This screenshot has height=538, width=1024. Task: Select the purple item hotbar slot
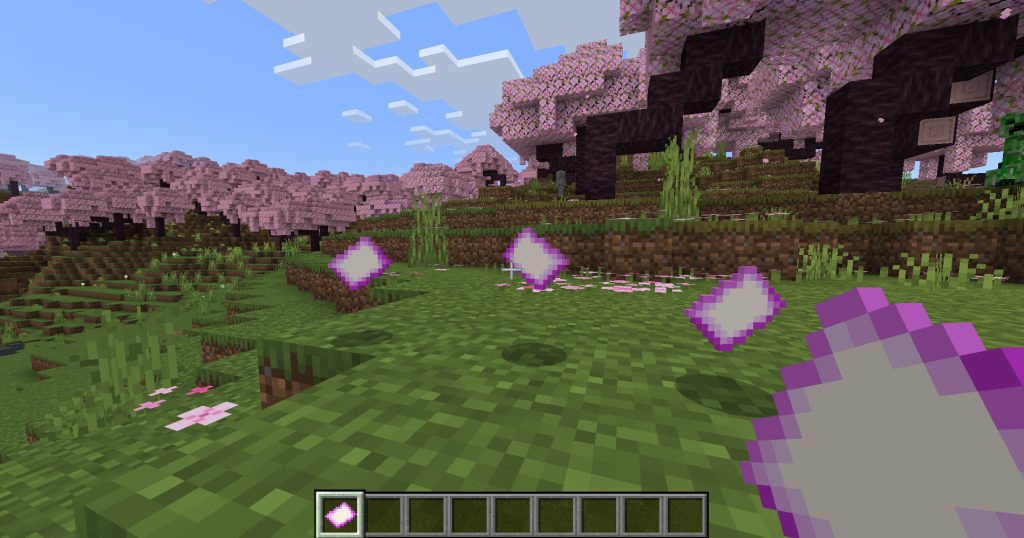pyautogui.click(x=340, y=514)
